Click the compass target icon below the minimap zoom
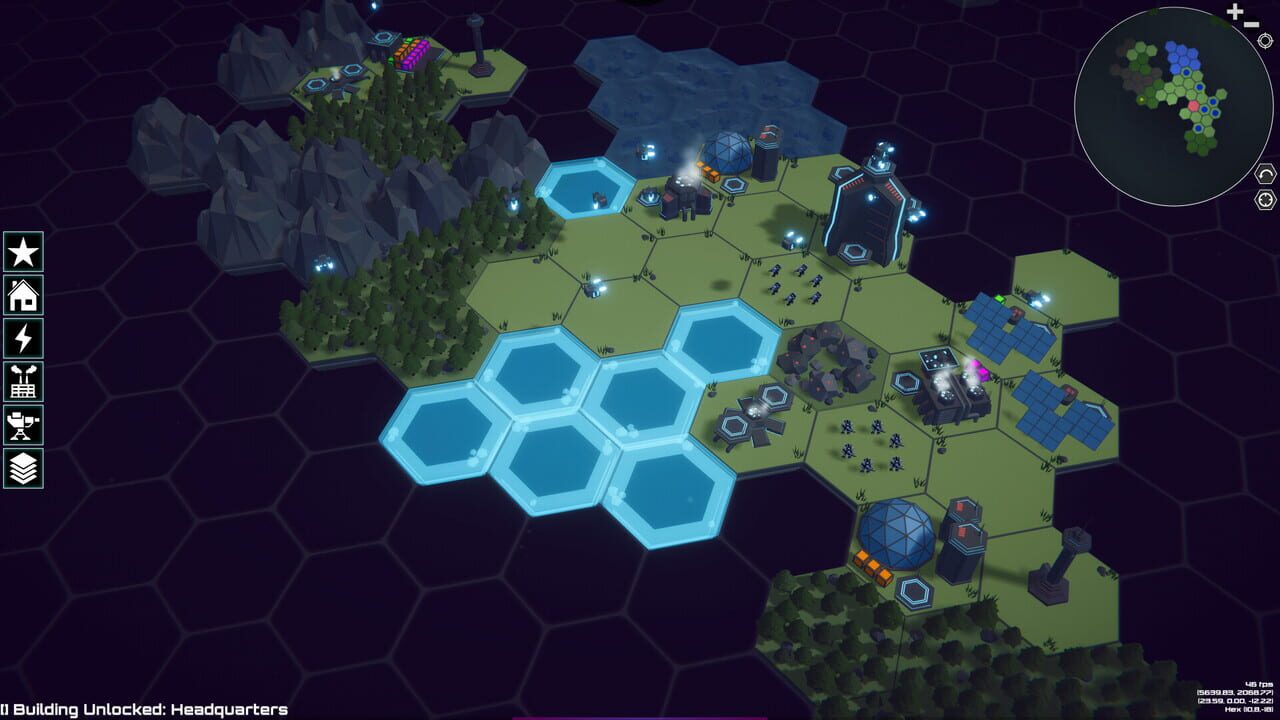 [x=1265, y=40]
